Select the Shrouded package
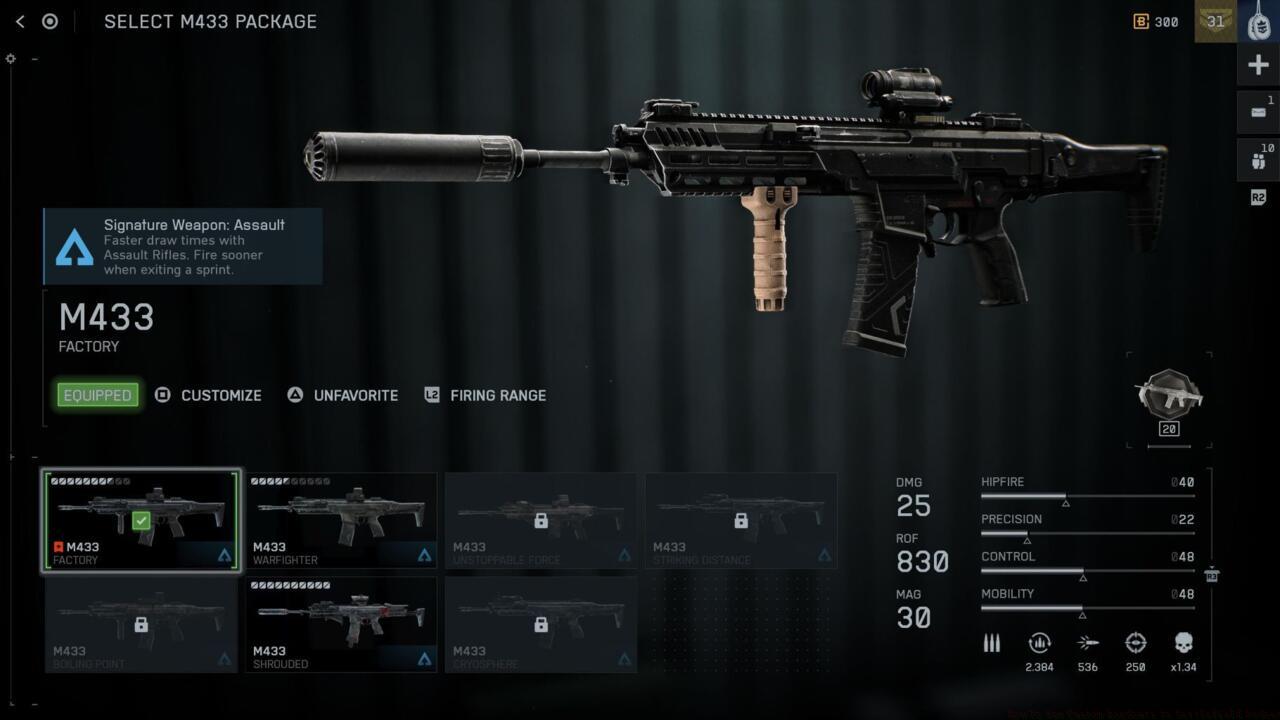1280x720 pixels. [x=341, y=624]
